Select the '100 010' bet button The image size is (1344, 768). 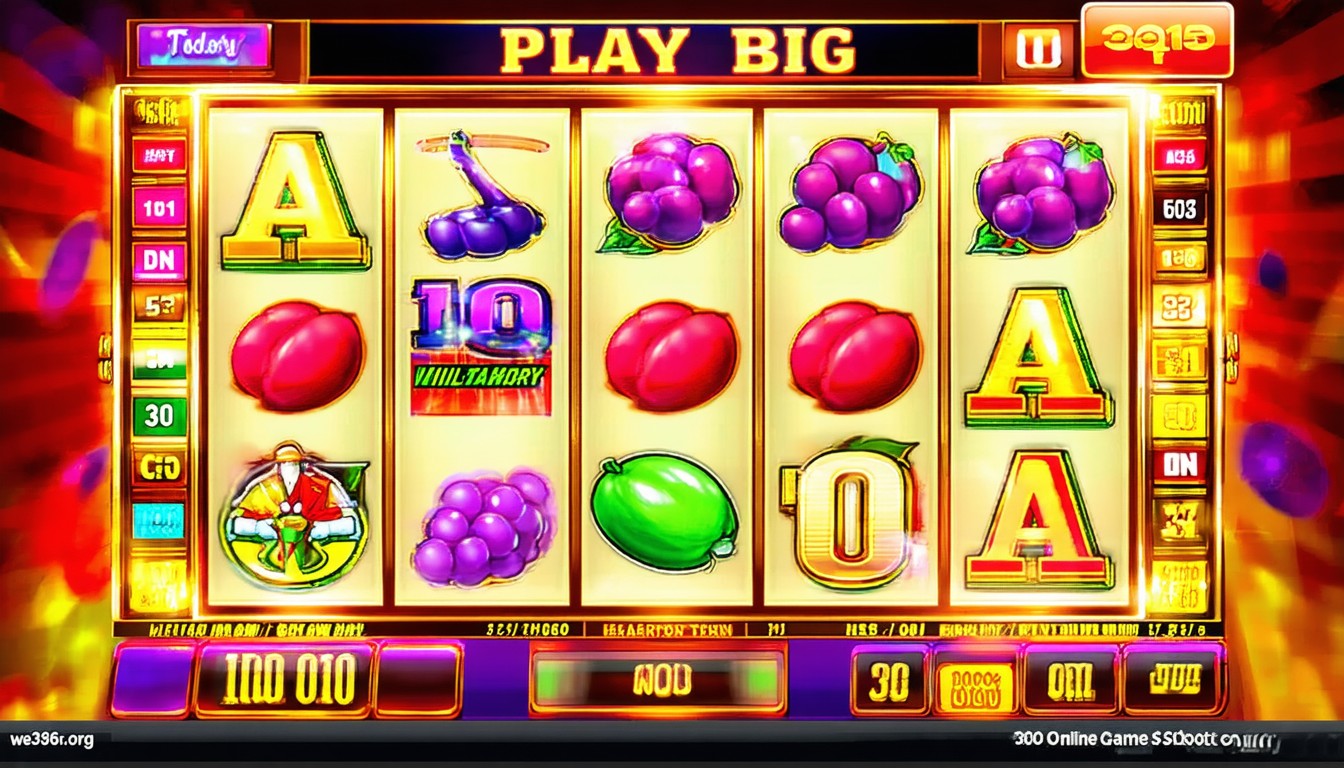click(285, 681)
